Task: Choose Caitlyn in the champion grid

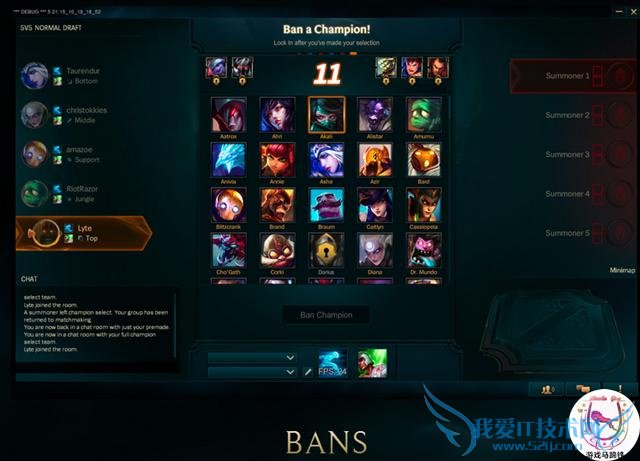Action: (x=375, y=205)
